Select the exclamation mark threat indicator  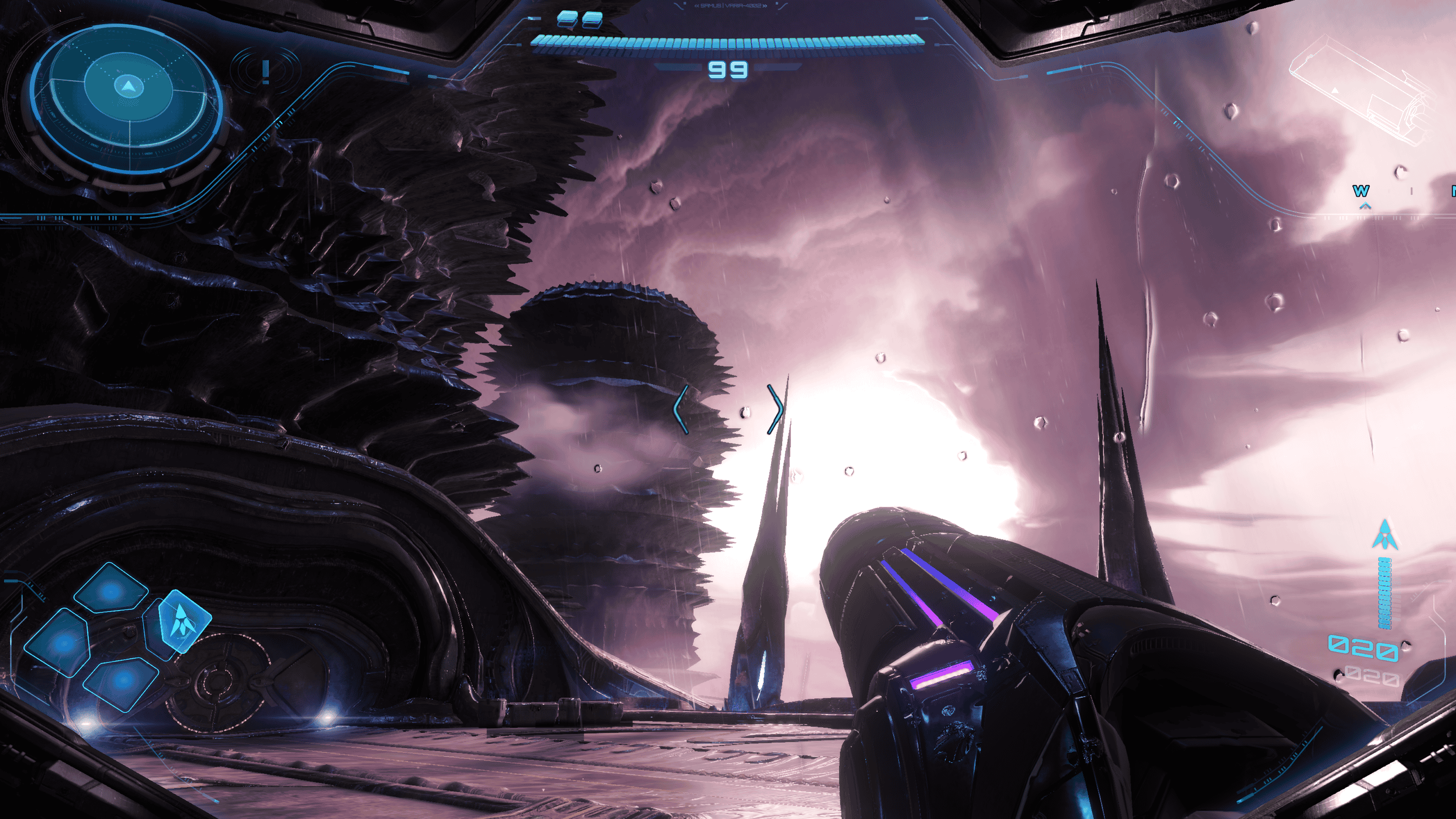(265, 73)
